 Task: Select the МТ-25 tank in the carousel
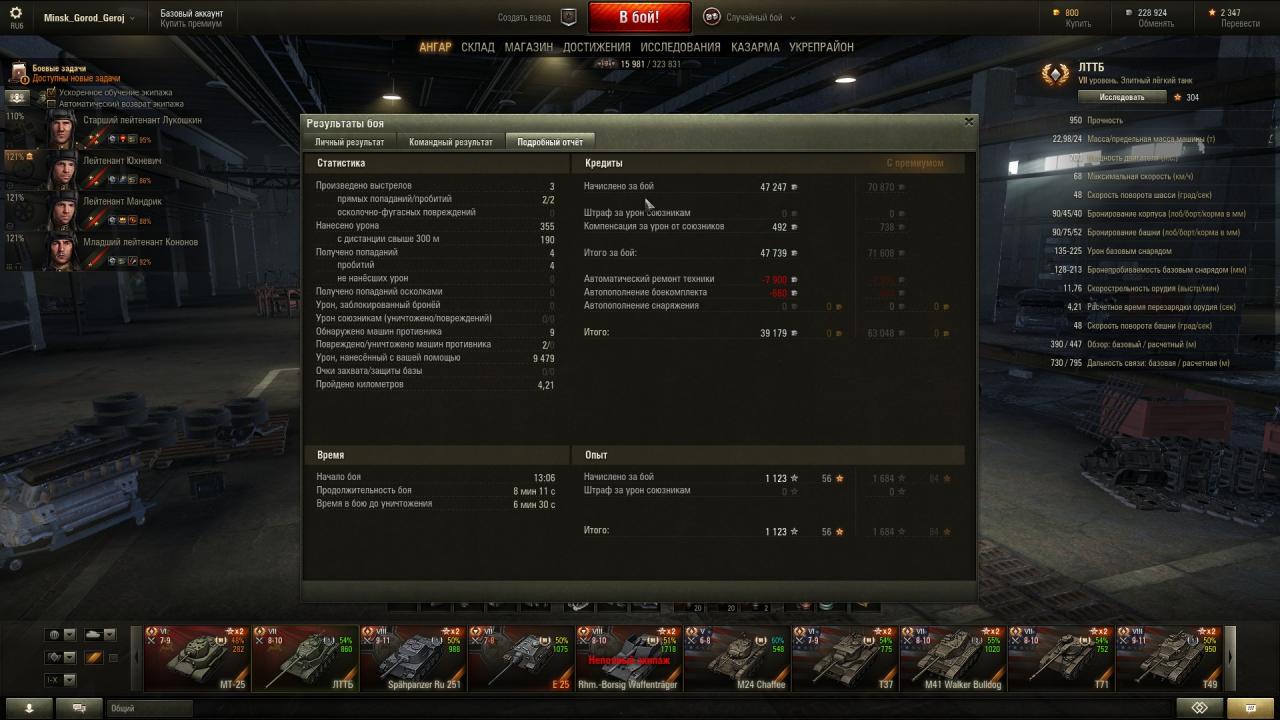(197, 658)
